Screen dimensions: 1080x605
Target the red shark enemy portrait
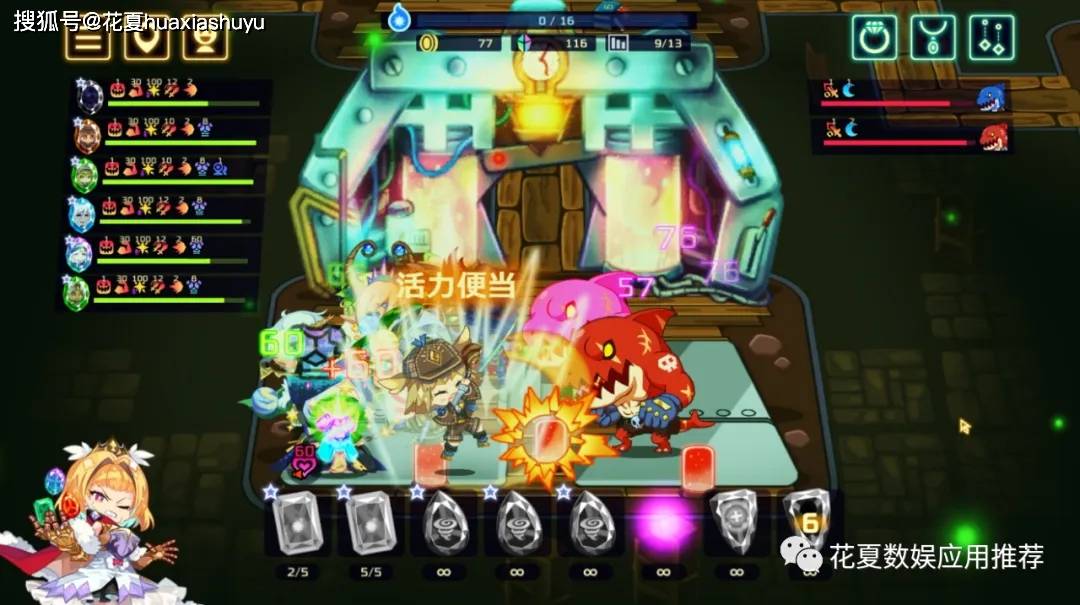993,136
